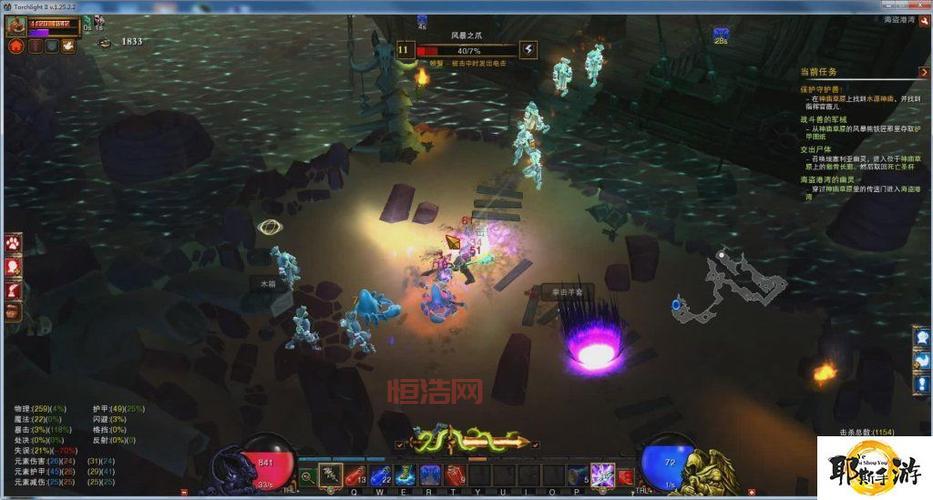The height and width of the screenshot is (500, 933).
Task: Click the magnifier icon left of the hotbar
Action: point(306,477)
